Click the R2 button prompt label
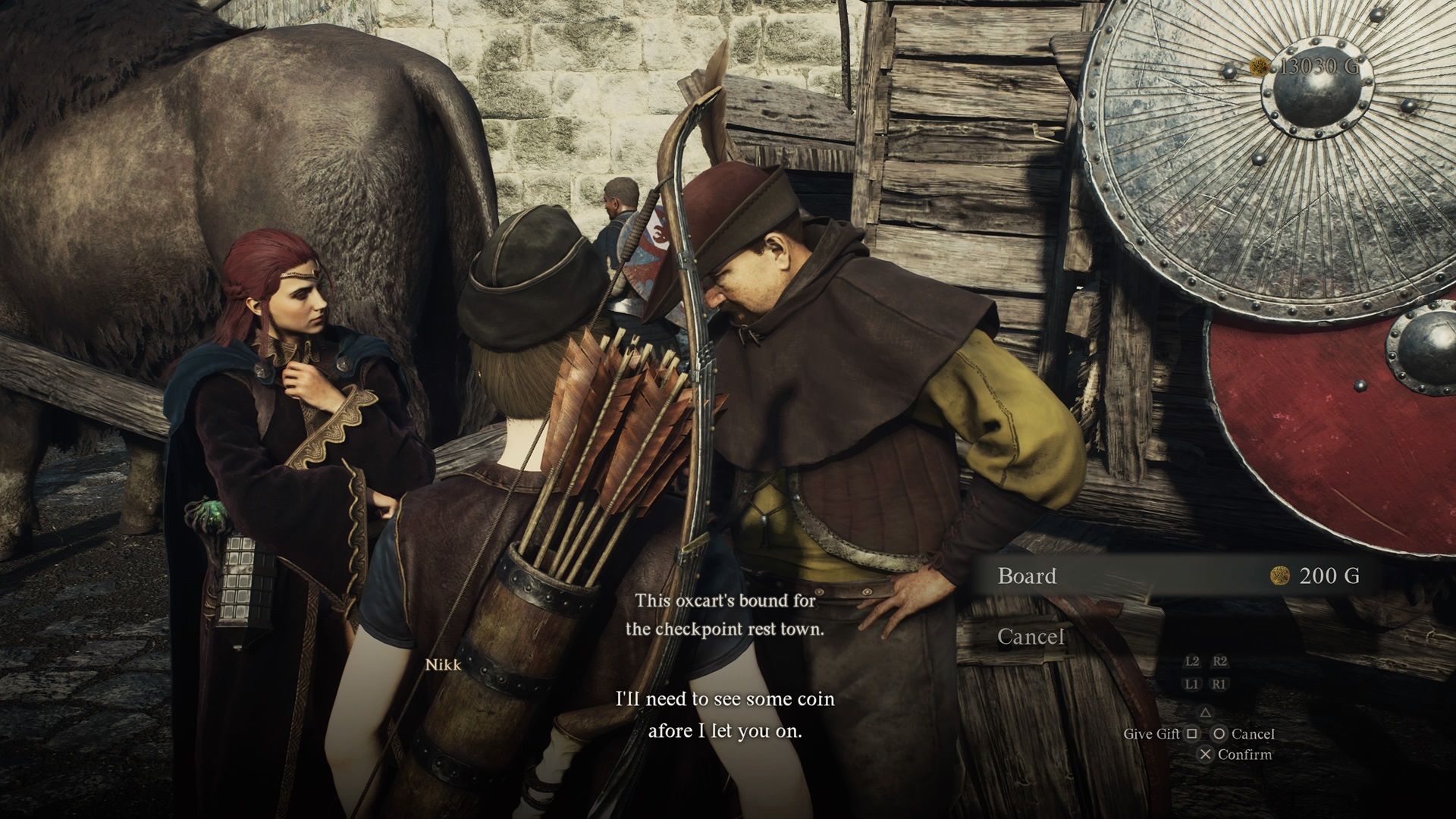The height and width of the screenshot is (819, 1456). (1221, 662)
